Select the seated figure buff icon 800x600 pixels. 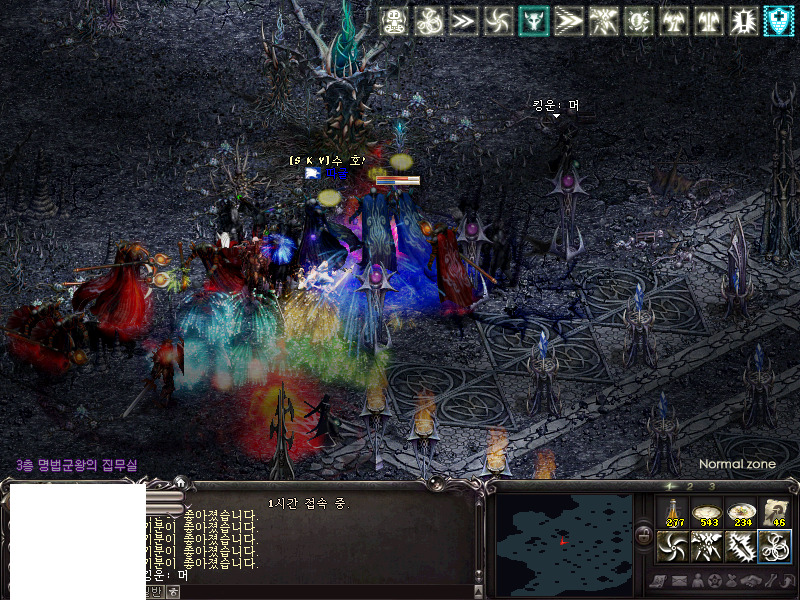[393, 20]
